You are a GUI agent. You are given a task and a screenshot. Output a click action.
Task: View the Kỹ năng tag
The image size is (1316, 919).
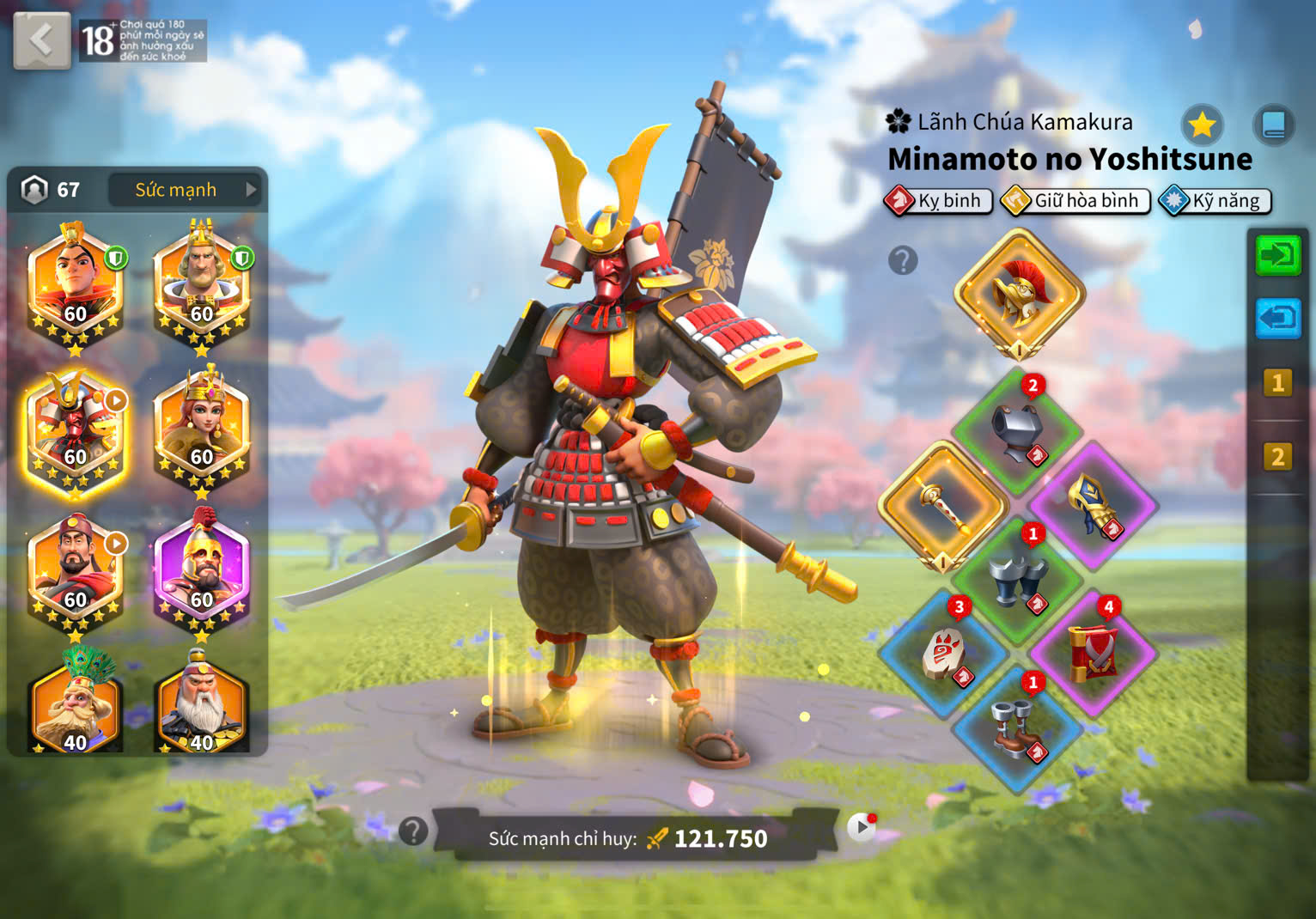click(1215, 201)
